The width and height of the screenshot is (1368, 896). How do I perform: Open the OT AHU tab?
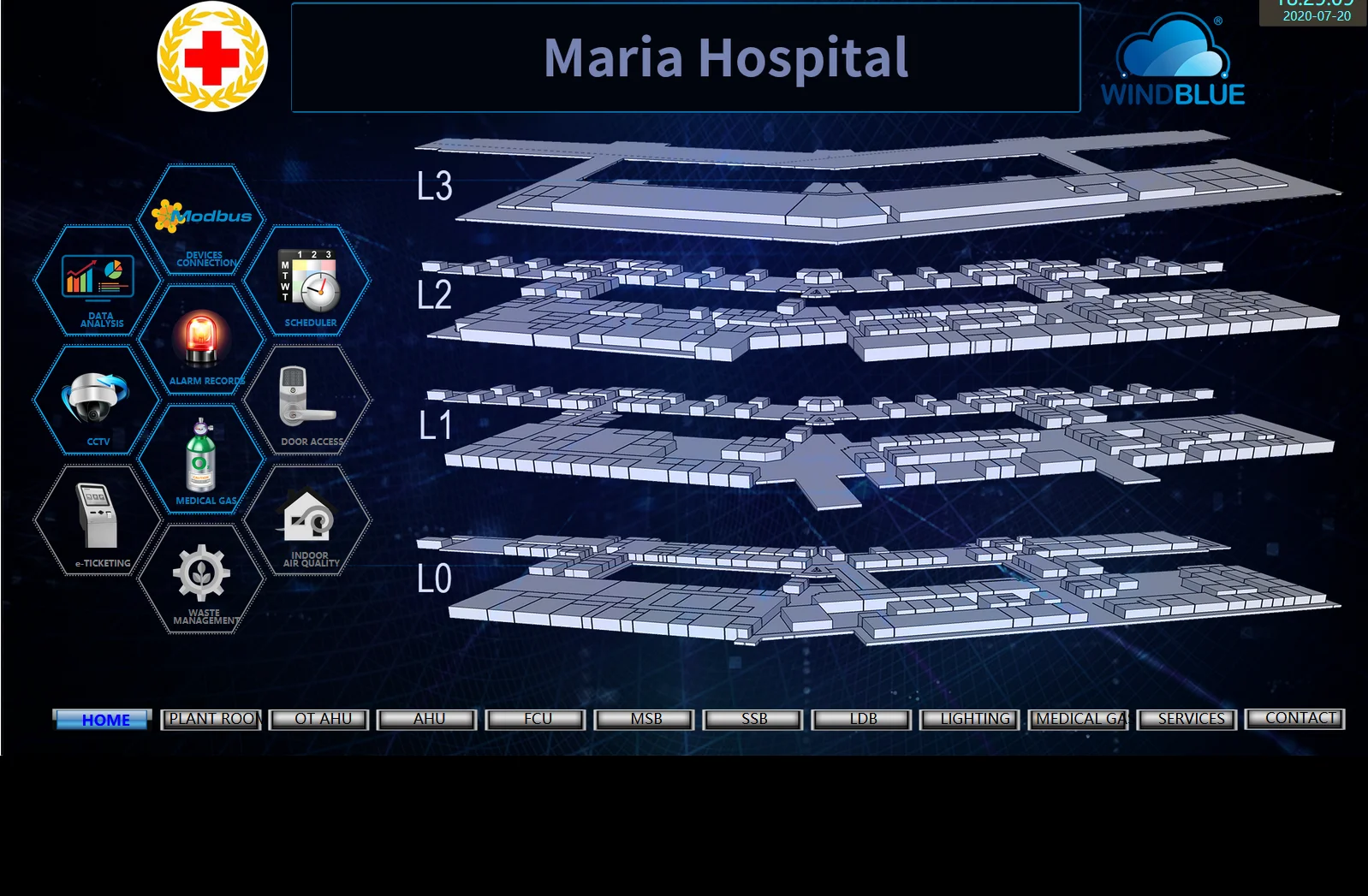coord(320,720)
